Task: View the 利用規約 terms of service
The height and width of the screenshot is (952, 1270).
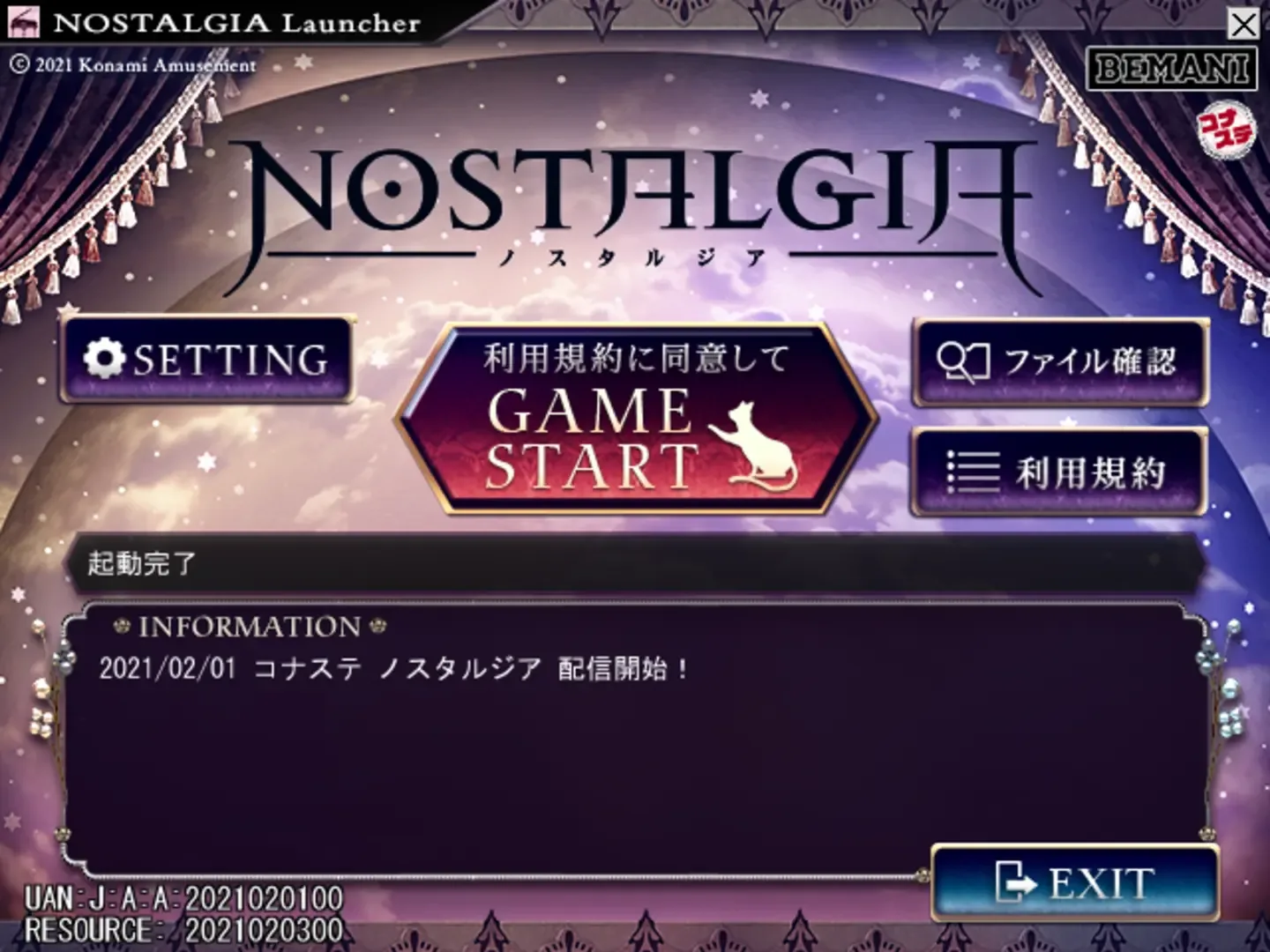Action: (x=1058, y=473)
